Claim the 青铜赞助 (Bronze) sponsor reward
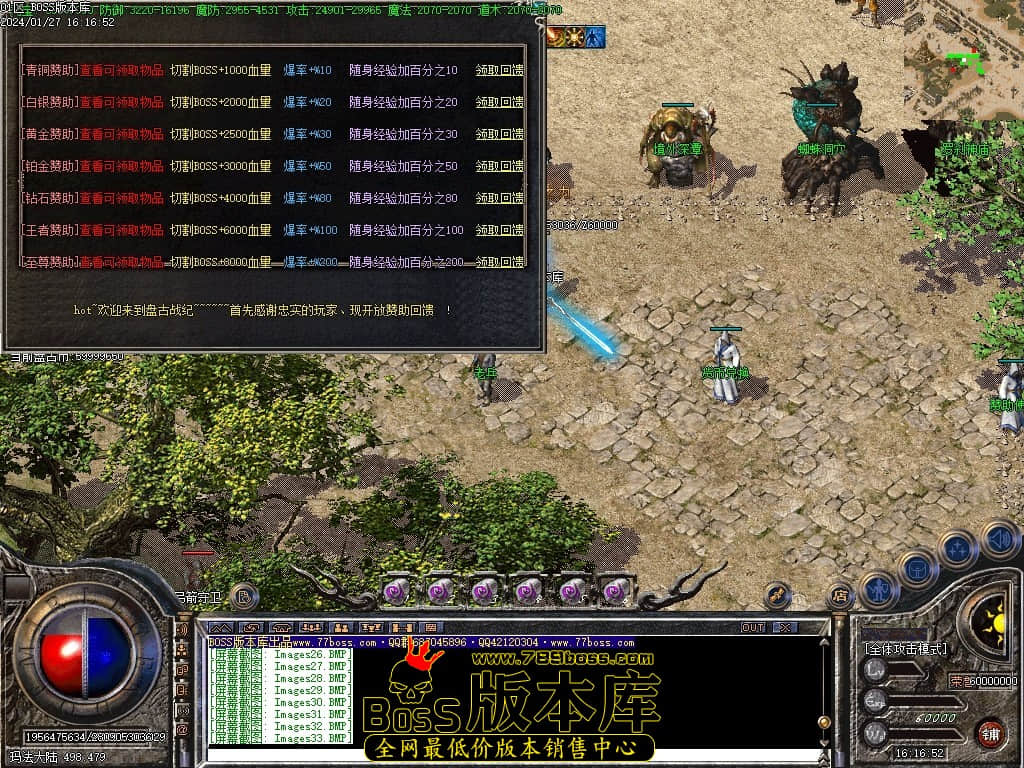 499,71
